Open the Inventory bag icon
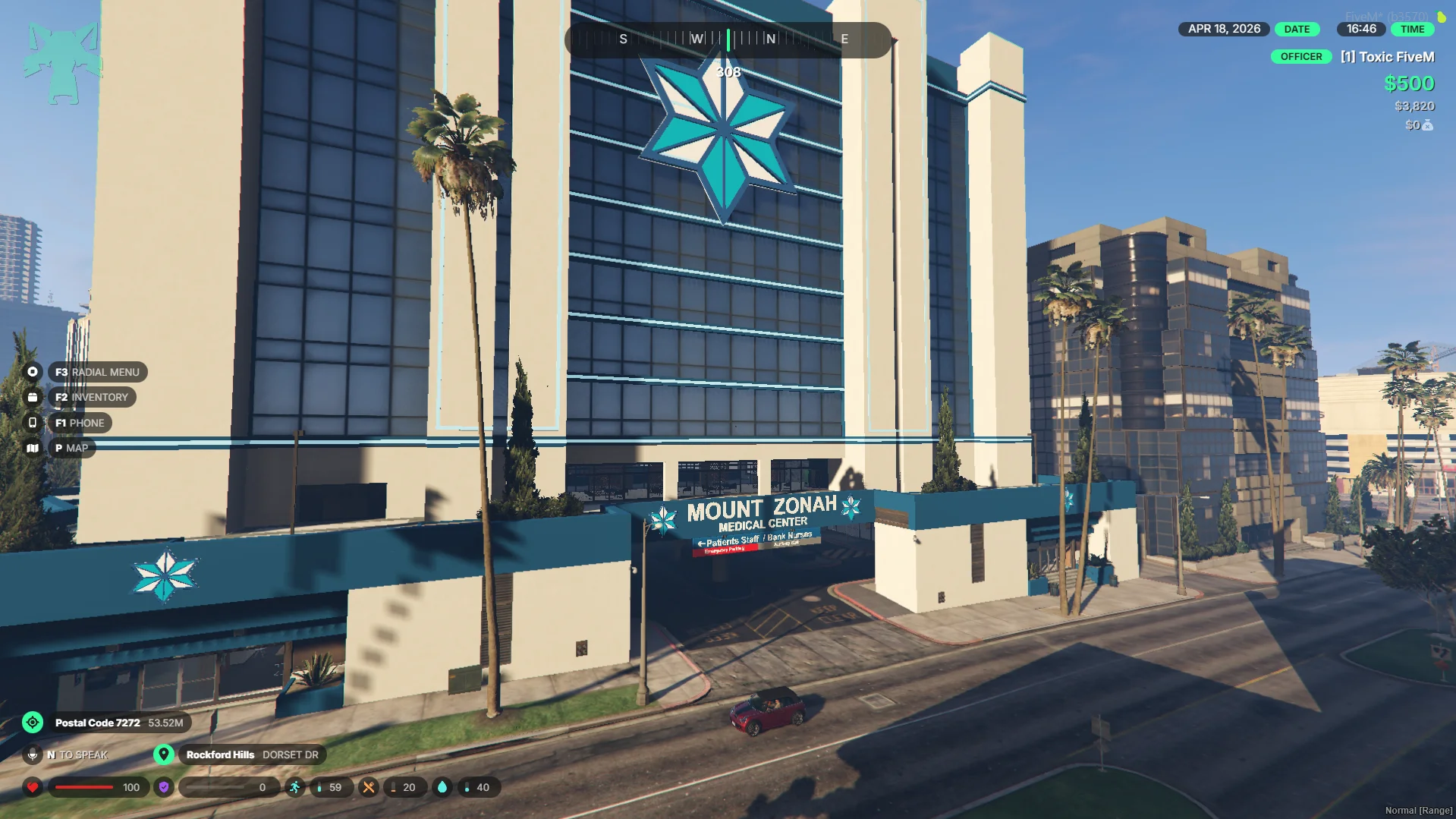The height and width of the screenshot is (819, 1456). tap(33, 397)
